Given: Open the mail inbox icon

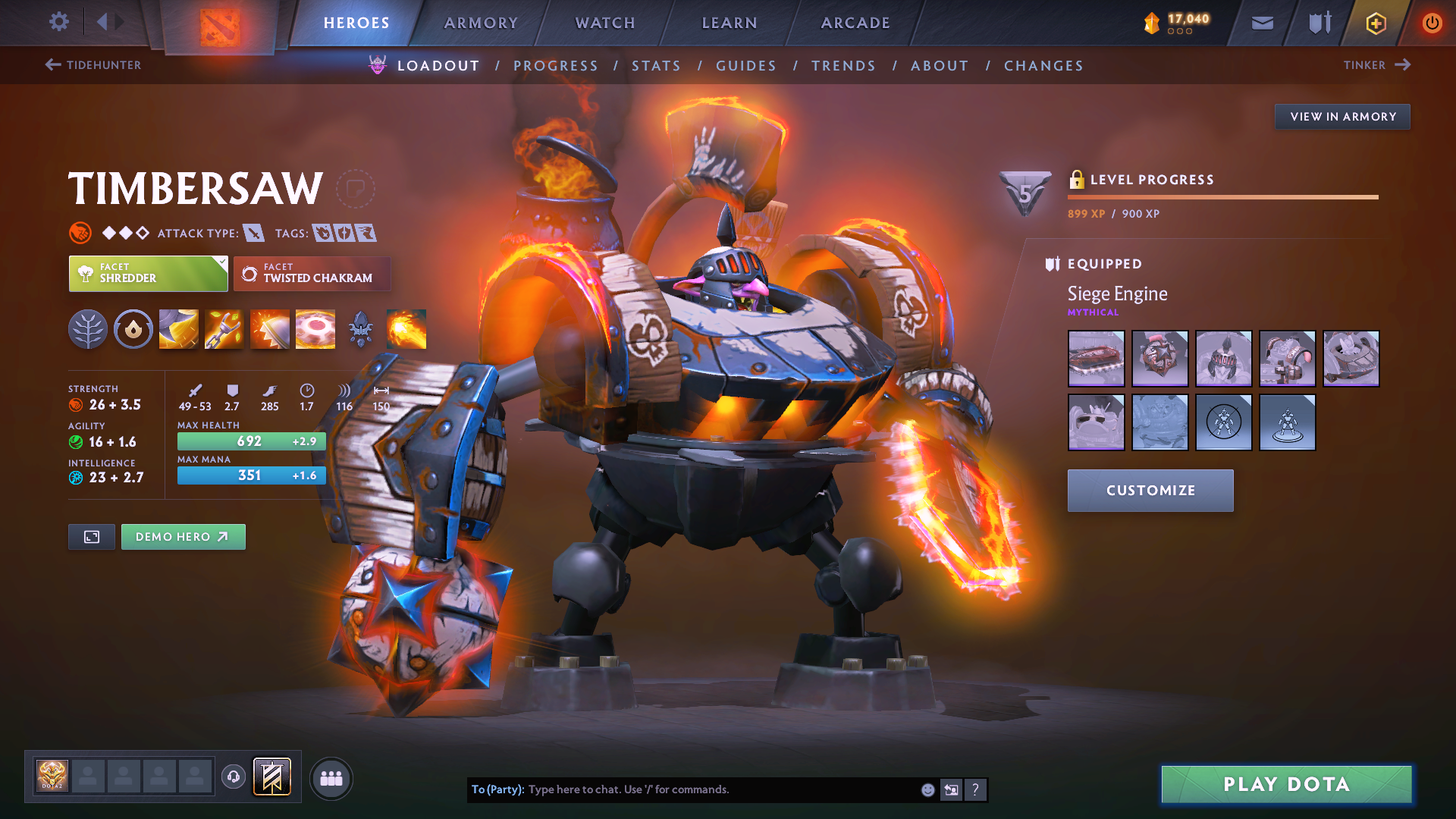Looking at the screenshot, I should tap(1261, 23).
